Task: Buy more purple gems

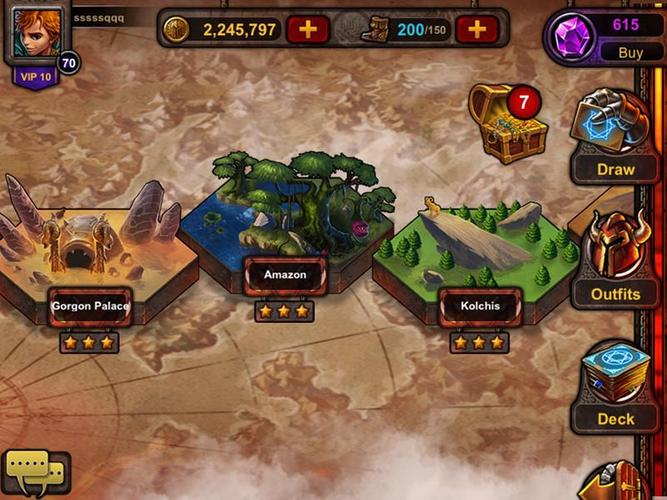Action: coord(630,53)
